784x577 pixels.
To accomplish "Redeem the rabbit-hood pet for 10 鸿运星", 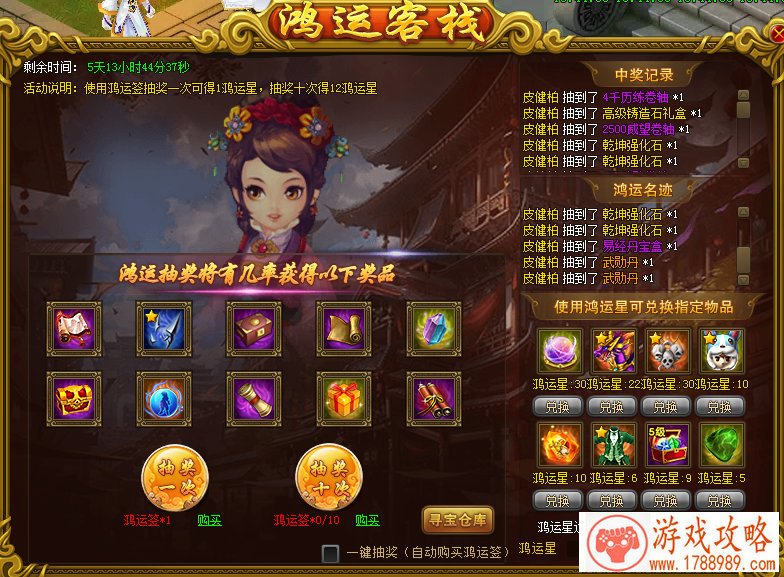I will (720, 407).
